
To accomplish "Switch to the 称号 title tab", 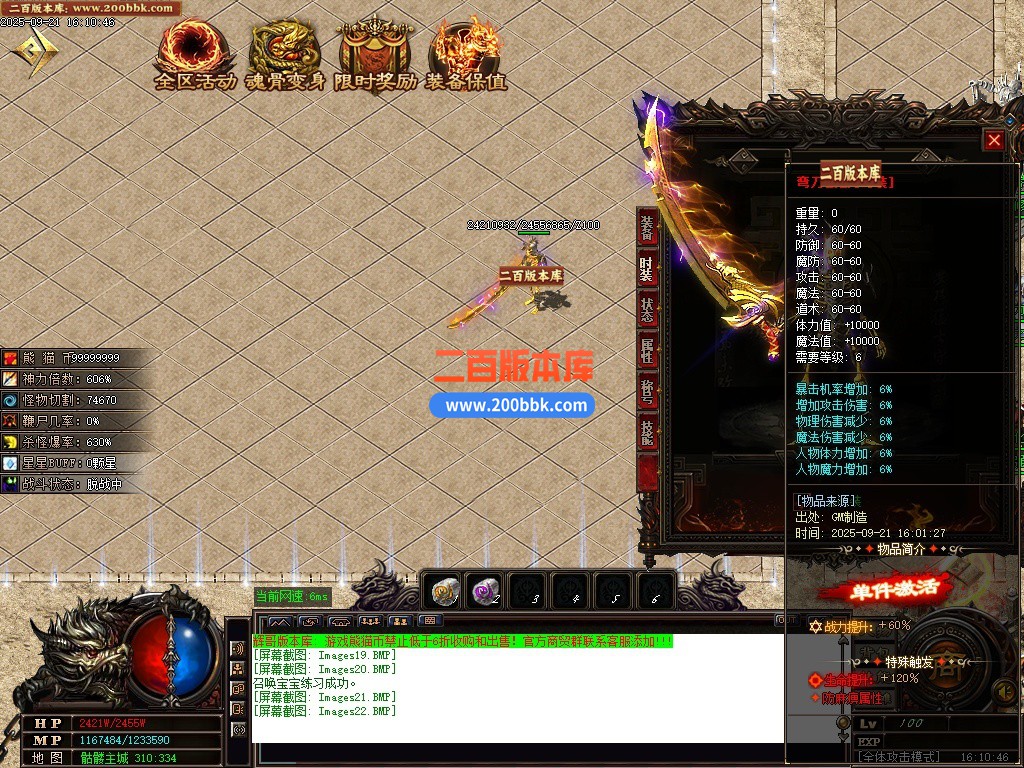I will (648, 391).
